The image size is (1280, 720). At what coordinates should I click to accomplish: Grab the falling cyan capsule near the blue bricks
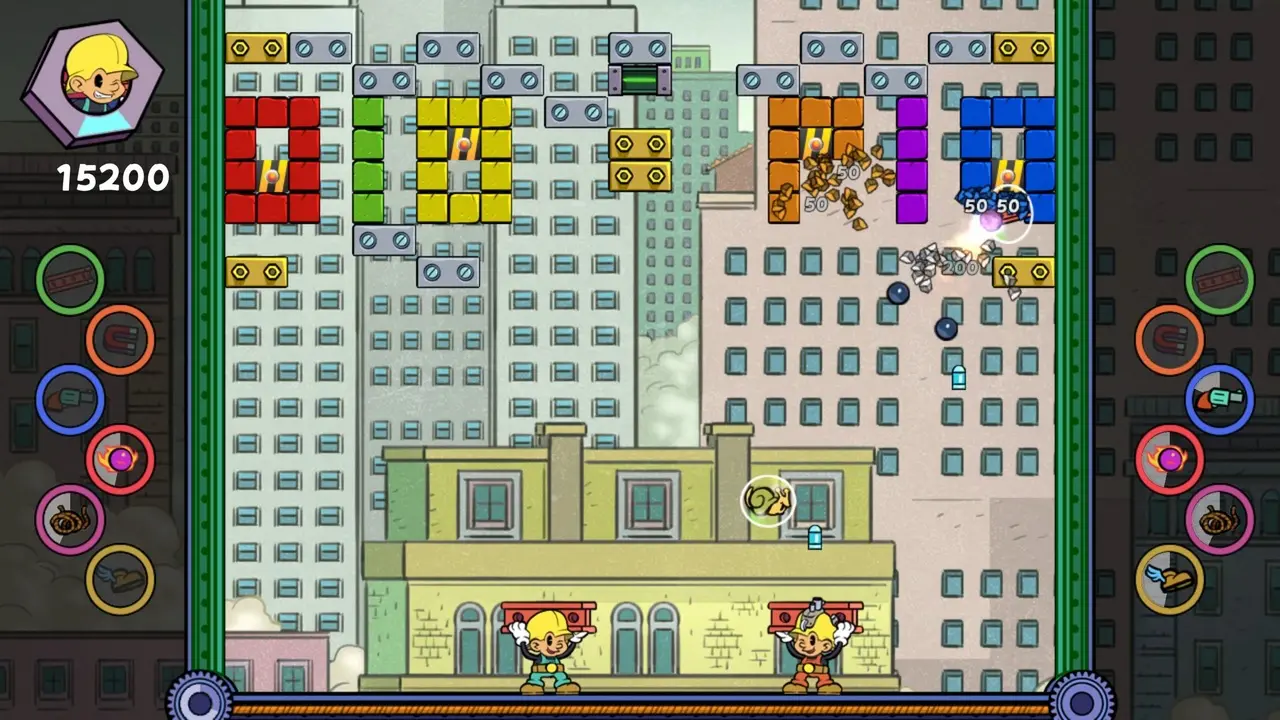point(958,378)
